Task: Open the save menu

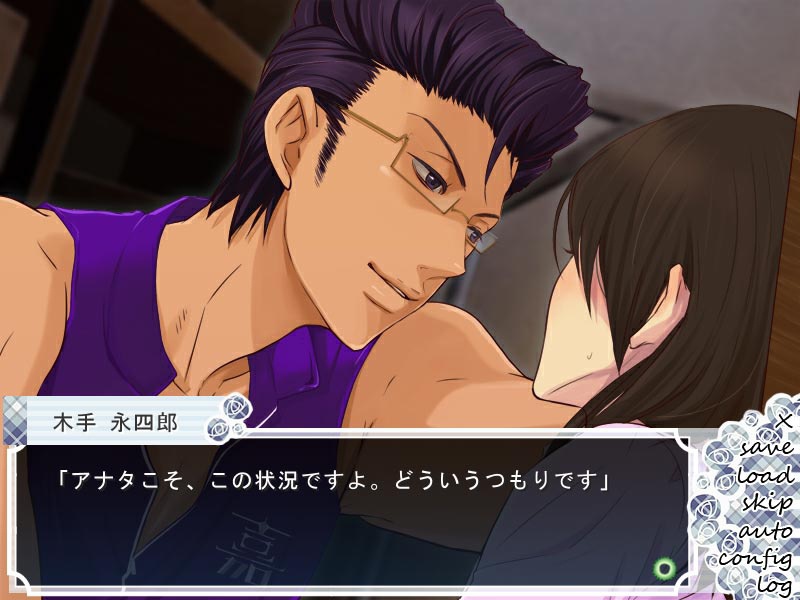Action: pos(768,446)
